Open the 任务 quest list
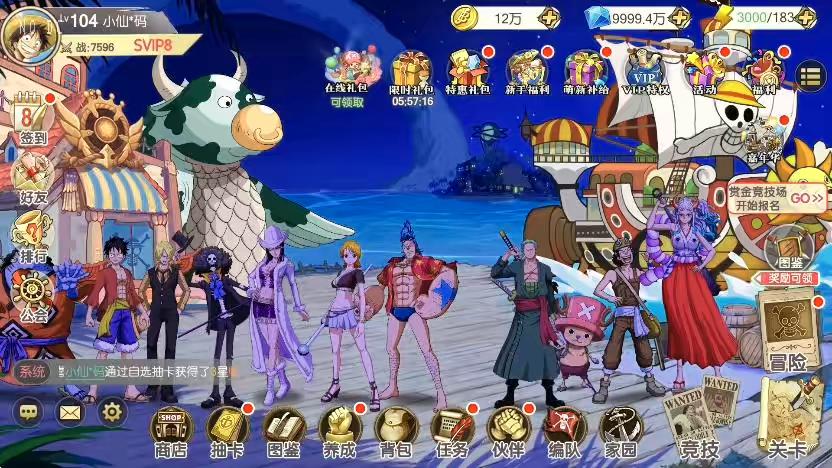 (451, 432)
